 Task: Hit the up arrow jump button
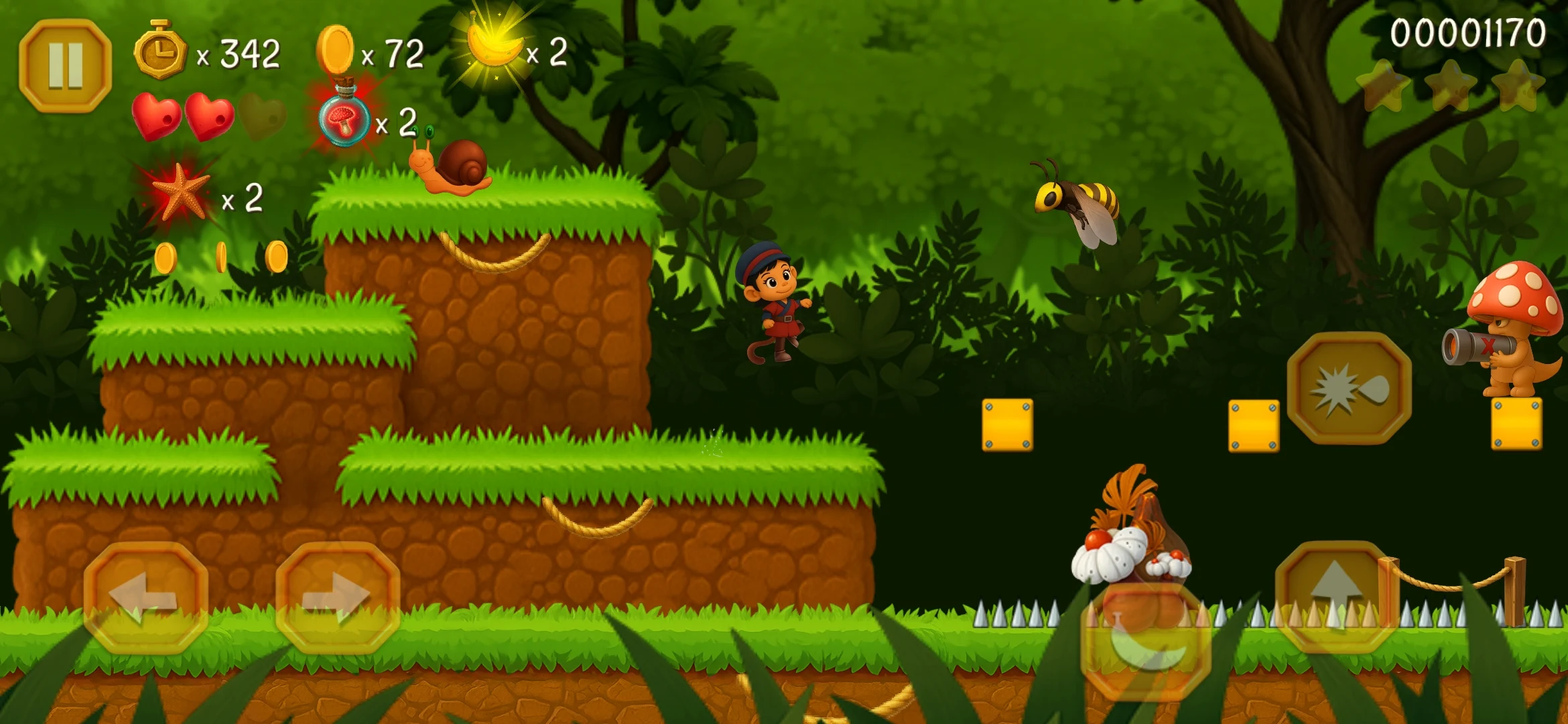pos(1336,596)
